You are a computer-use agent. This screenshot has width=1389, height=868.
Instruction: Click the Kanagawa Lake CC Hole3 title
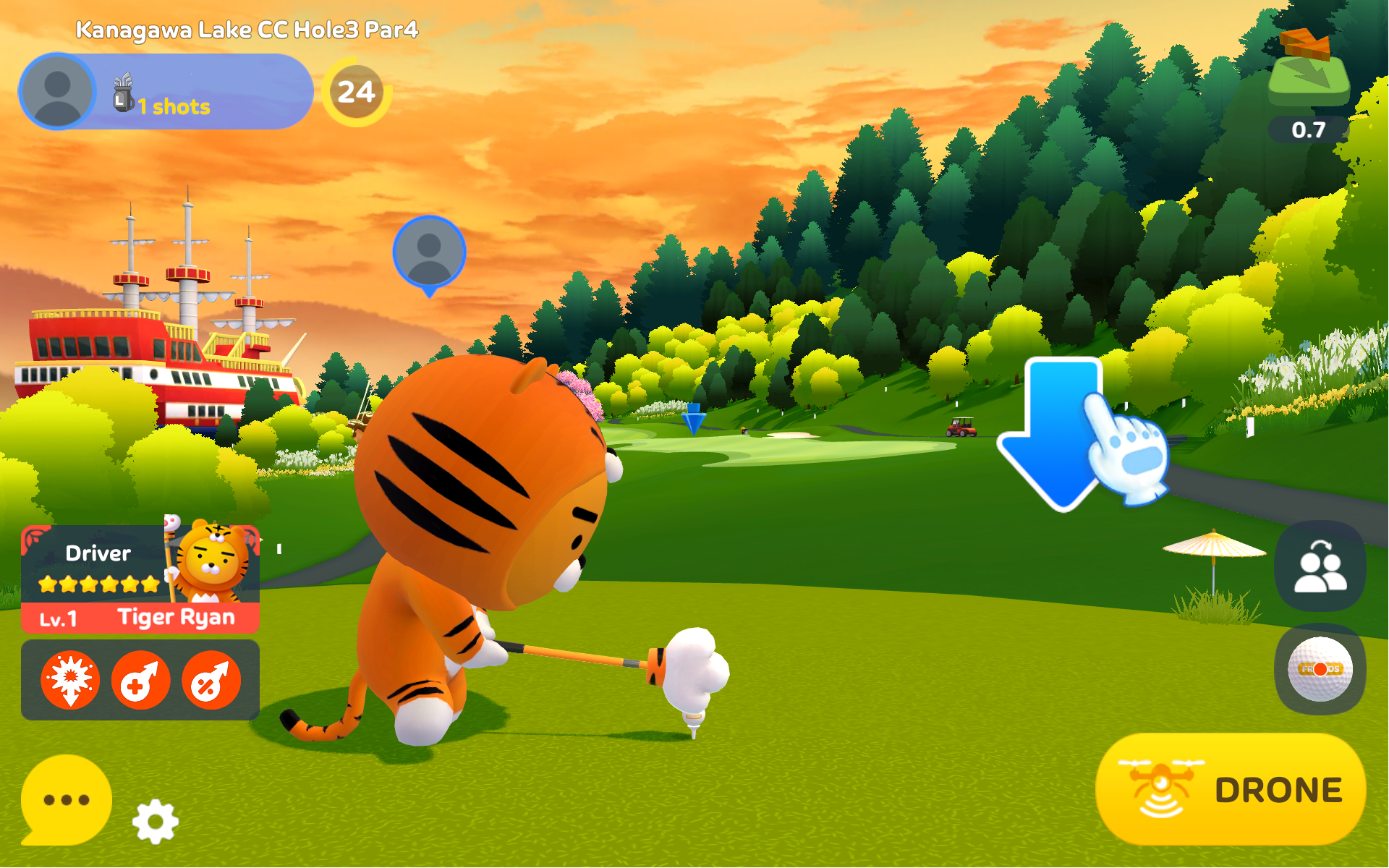click(247, 30)
